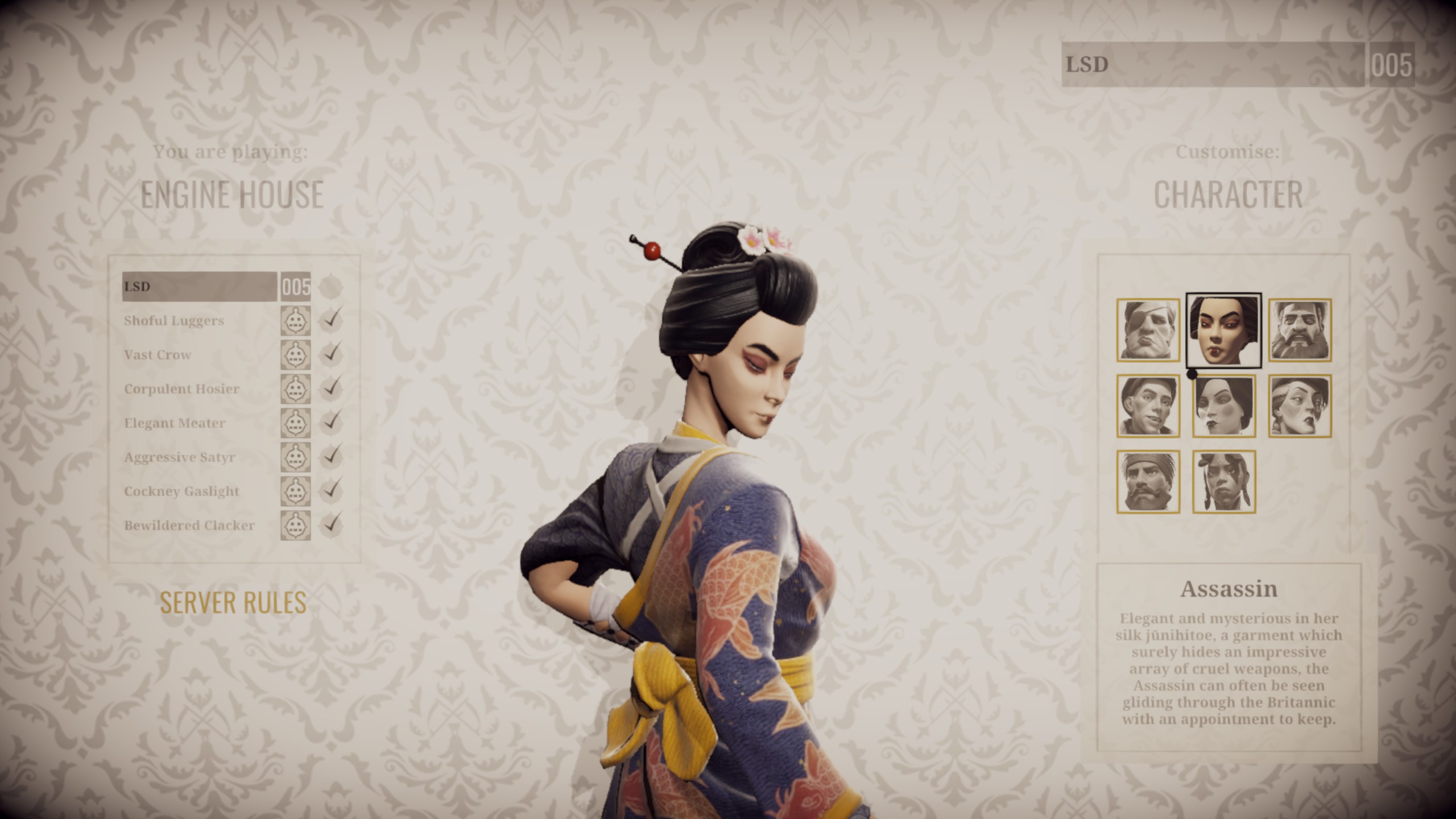Choose the braided hair woman portrait
The width and height of the screenshot is (1456, 819).
[x=1223, y=482]
